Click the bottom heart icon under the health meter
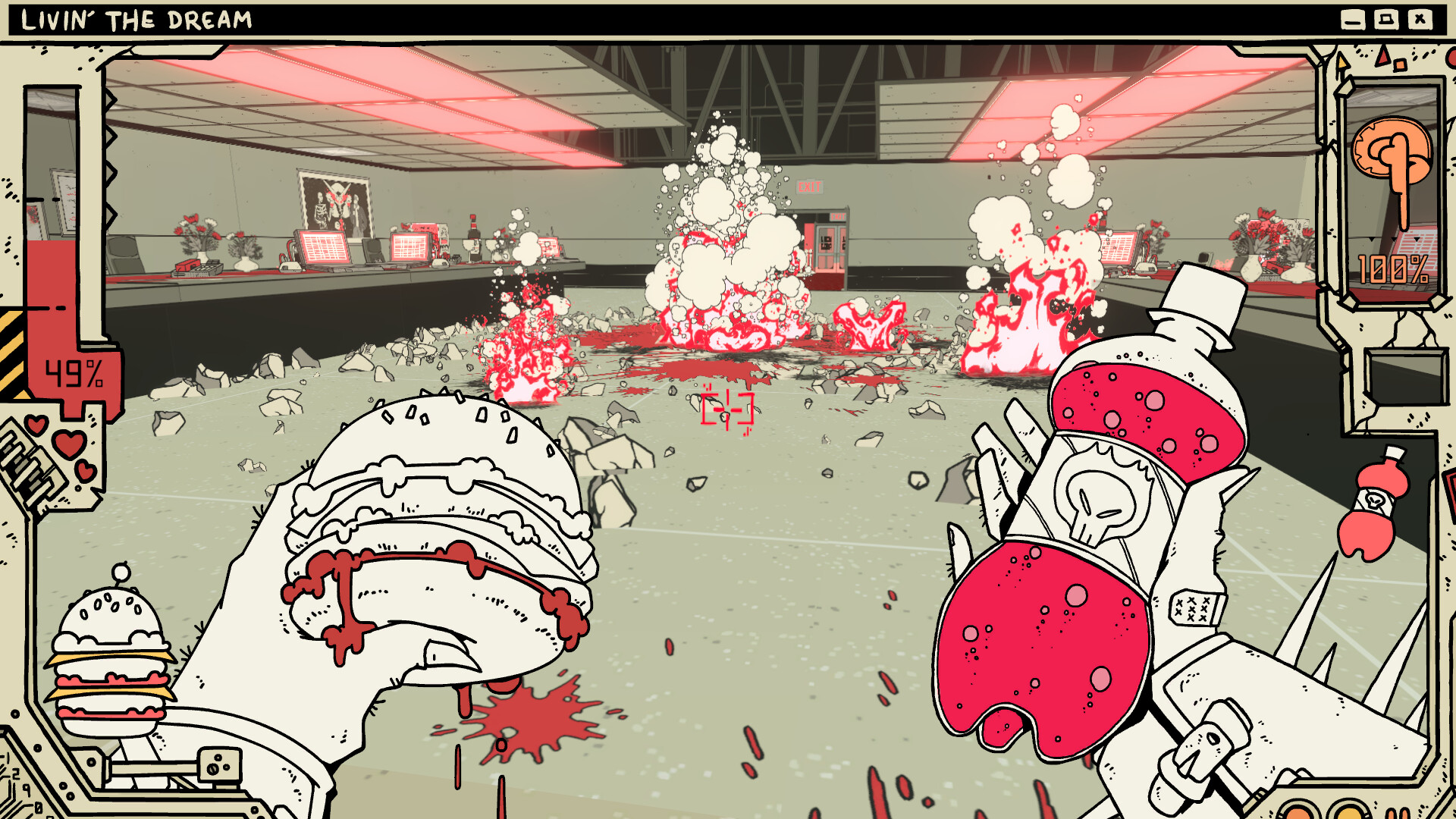Image resolution: width=1456 pixels, height=819 pixels. pos(86,471)
